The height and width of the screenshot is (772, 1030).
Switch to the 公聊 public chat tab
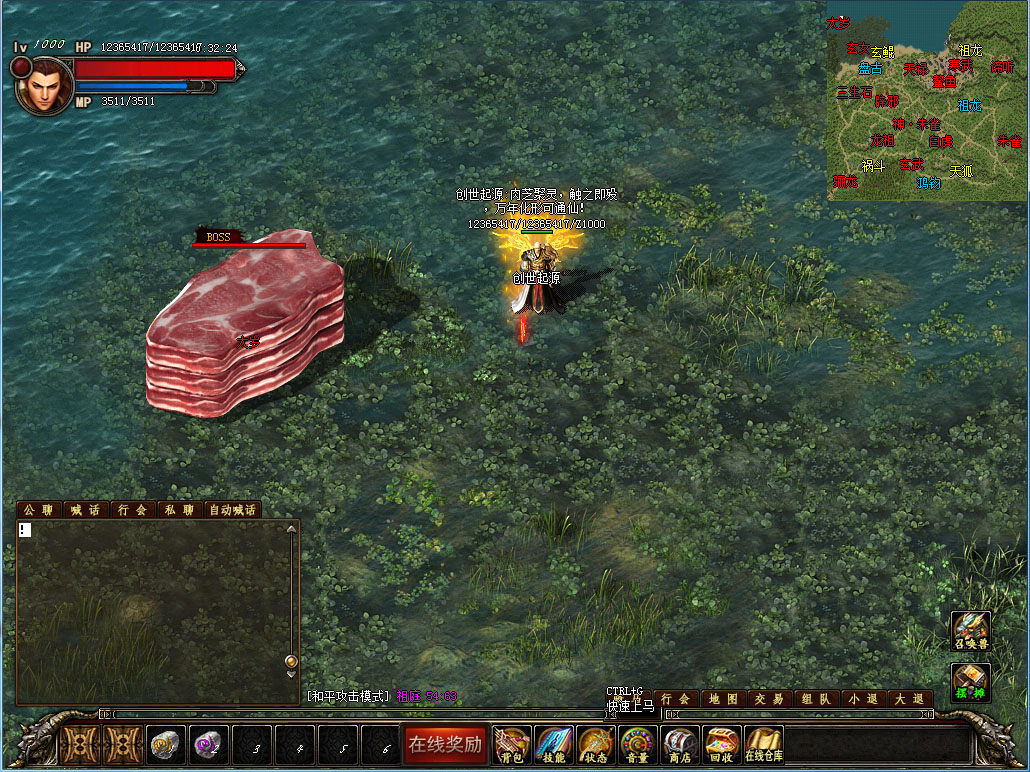coord(38,510)
